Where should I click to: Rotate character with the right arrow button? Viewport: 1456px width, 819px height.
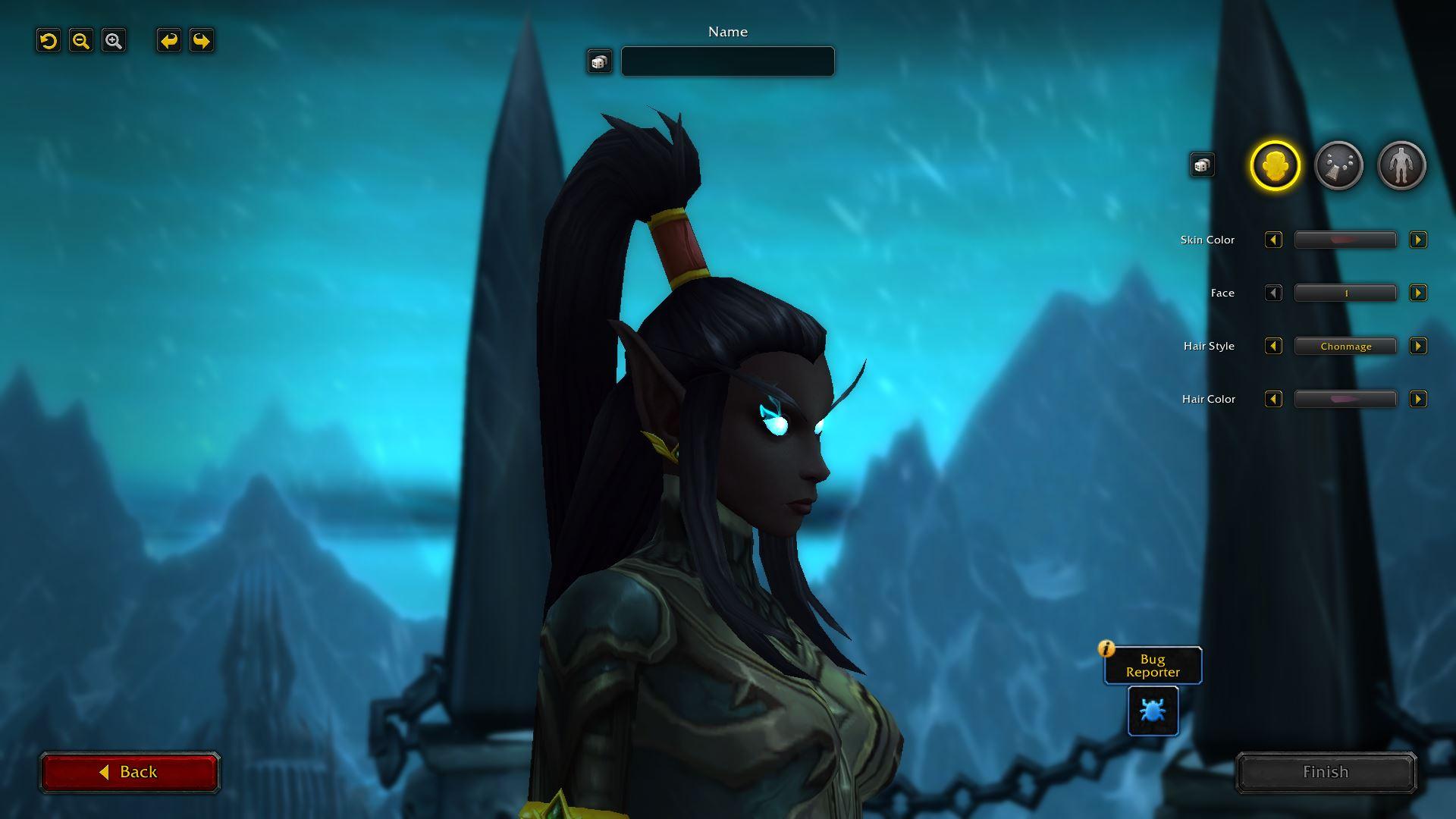coord(202,41)
